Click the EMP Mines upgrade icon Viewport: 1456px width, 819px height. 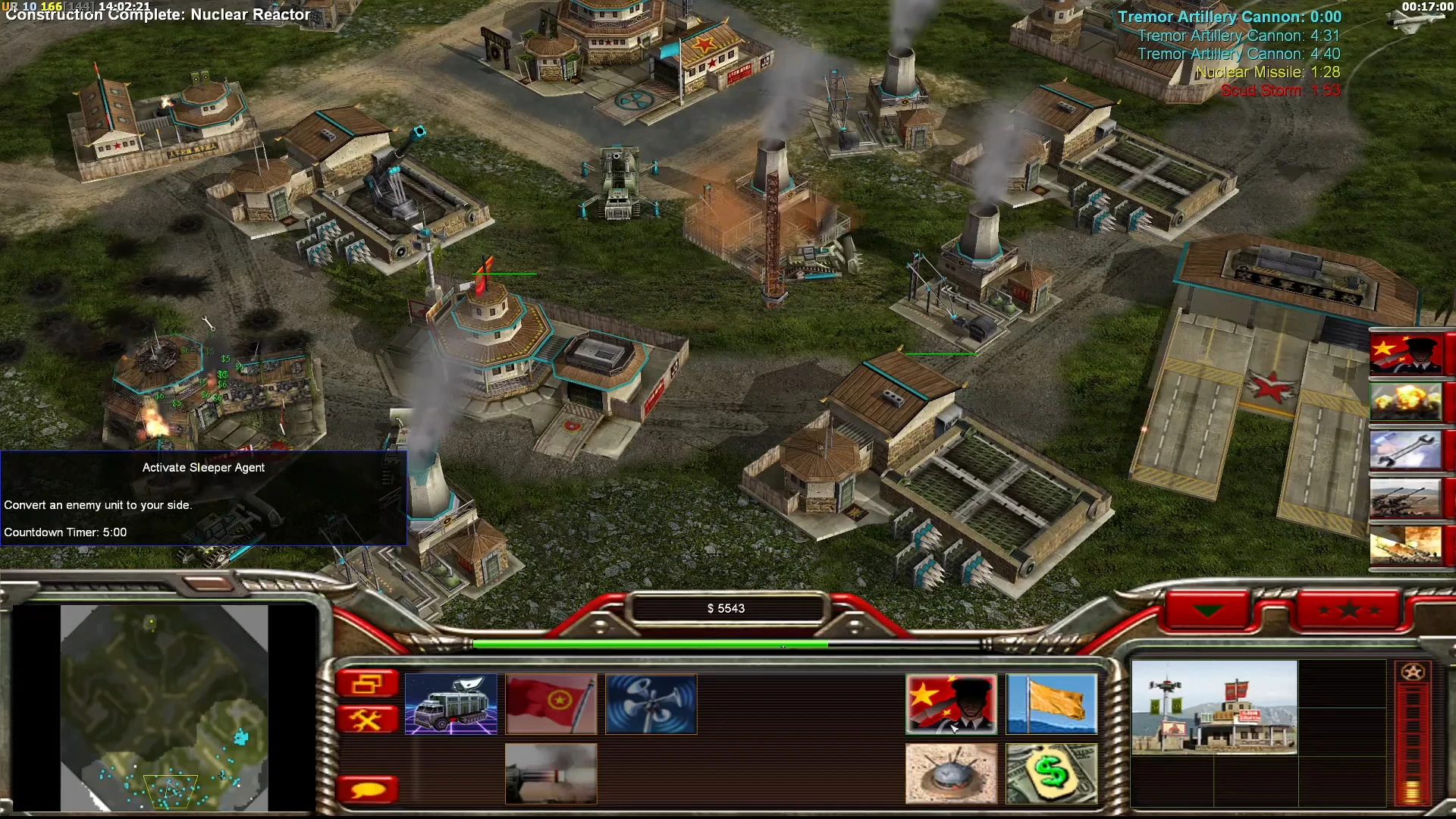point(950,773)
